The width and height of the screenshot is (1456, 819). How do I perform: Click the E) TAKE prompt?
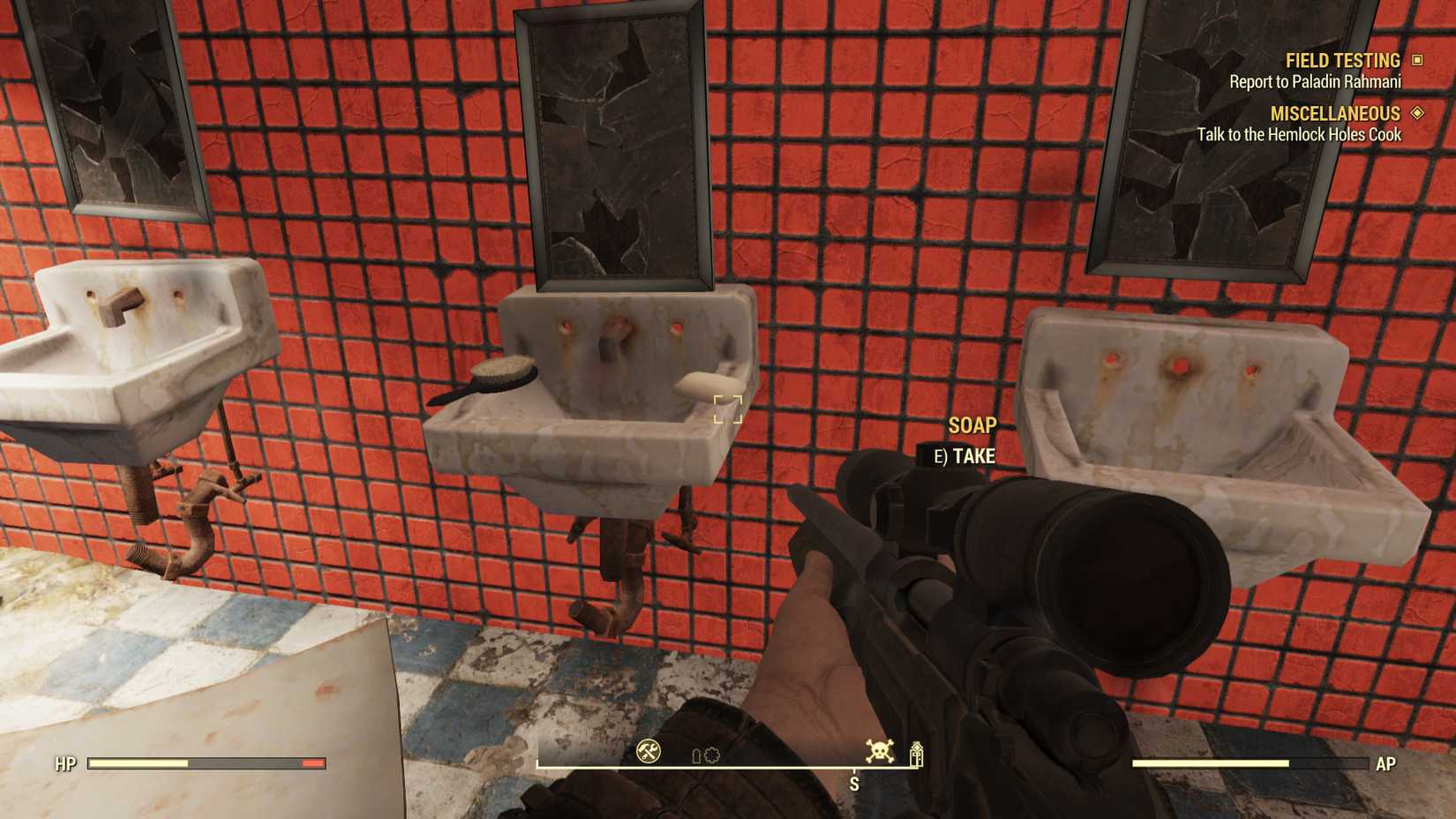click(964, 457)
